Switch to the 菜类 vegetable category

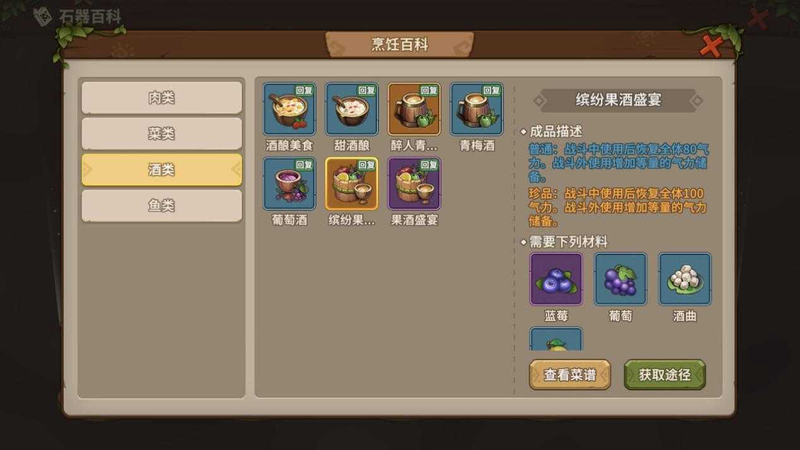[161, 134]
